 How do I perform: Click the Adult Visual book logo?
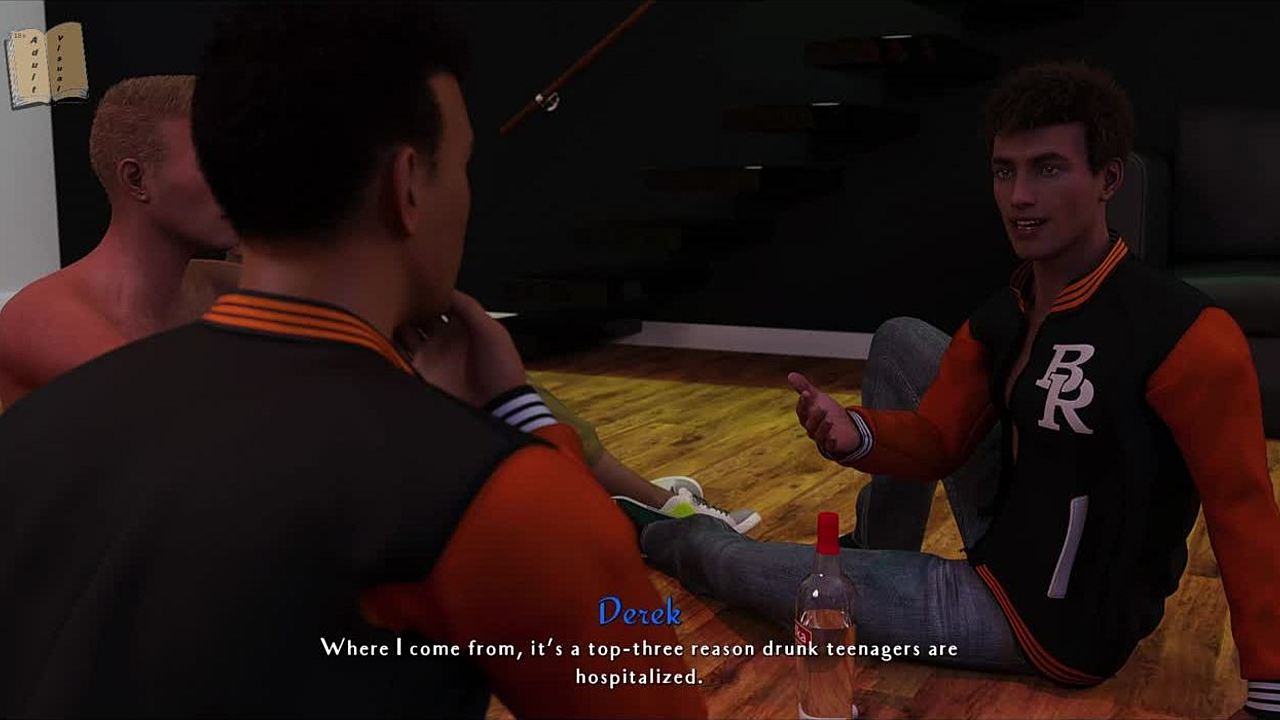tap(47, 65)
